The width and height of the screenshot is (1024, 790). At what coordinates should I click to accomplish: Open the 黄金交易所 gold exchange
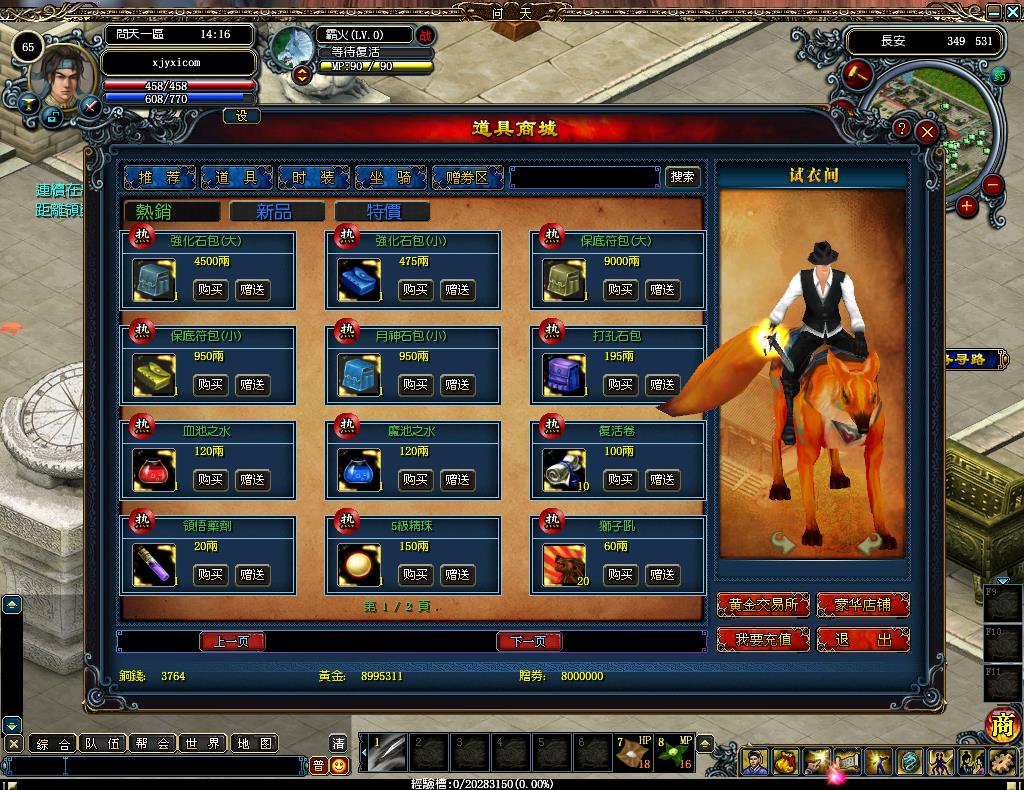click(x=763, y=605)
